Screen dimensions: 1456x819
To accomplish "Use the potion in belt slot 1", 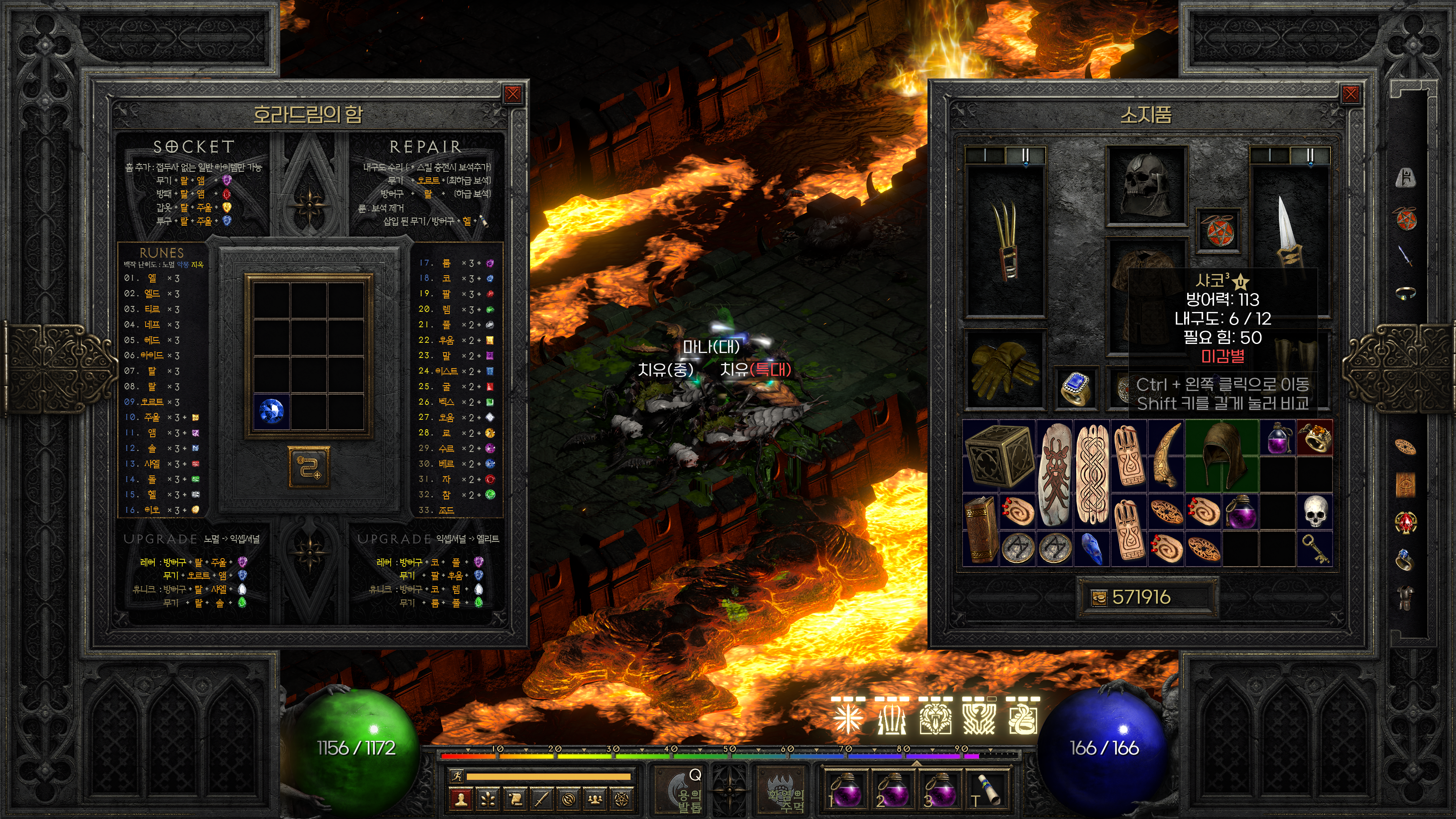I will (x=844, y=789).
